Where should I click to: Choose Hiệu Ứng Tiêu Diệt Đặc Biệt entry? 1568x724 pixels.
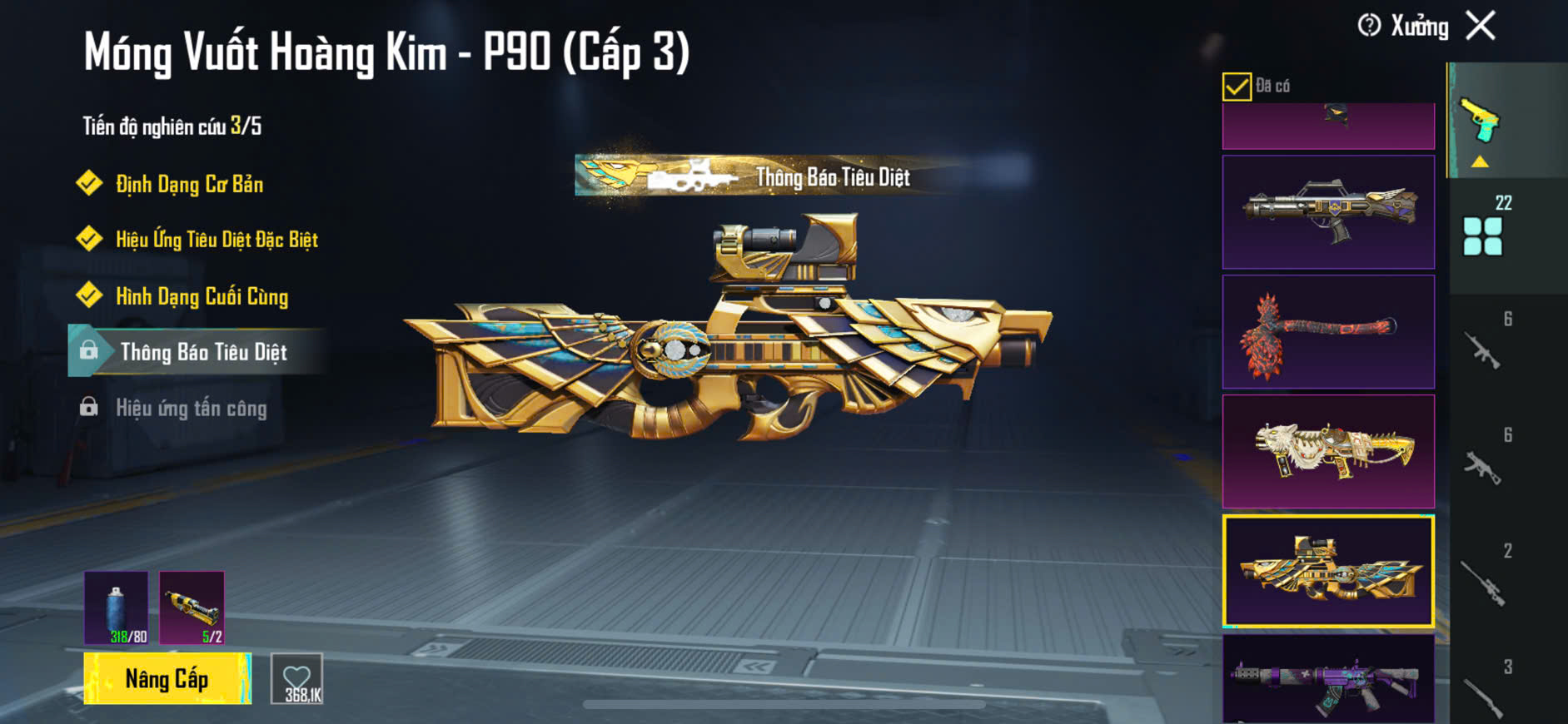pos(217,240)
